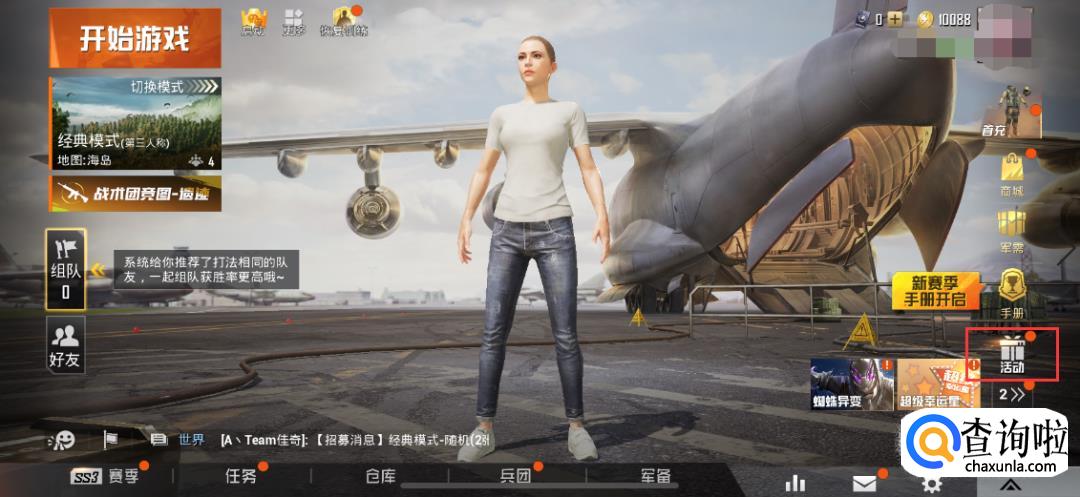
Task: Open the 活动 events gift icon
Action: tap(1012, 354)
